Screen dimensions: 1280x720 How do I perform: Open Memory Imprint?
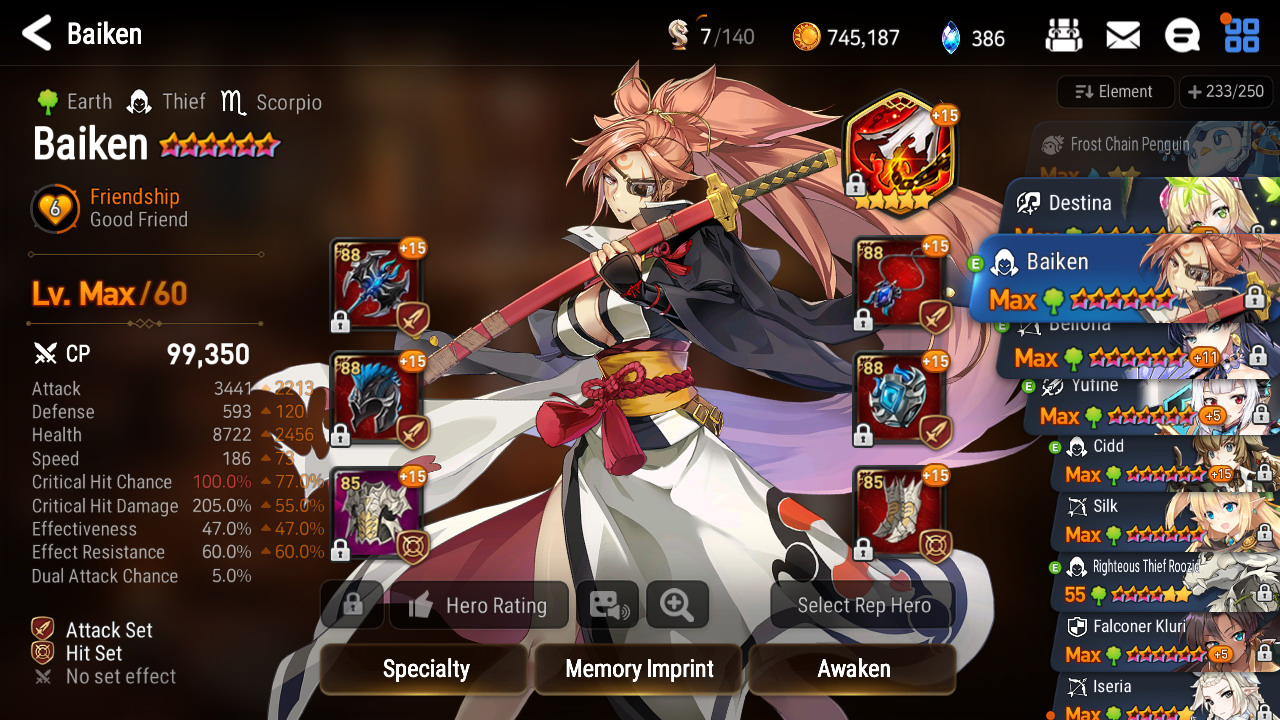pos(639,669)
